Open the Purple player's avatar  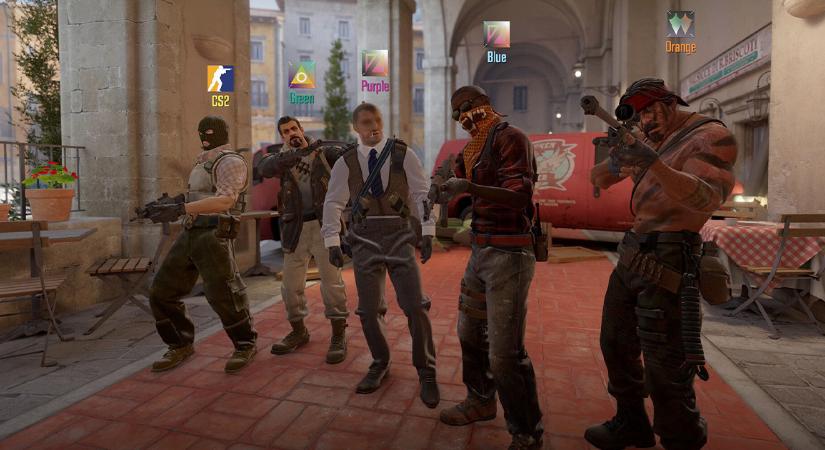(x=375, y=63)
